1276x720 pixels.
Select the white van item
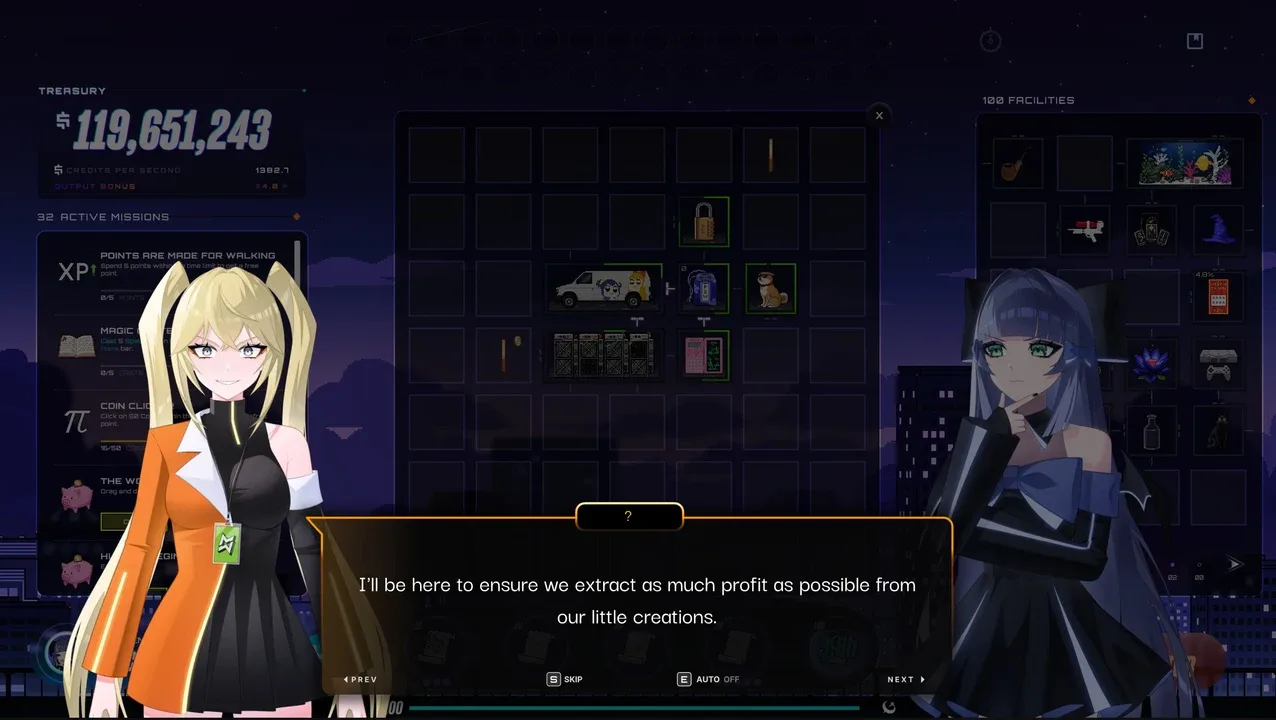click(x=602, y=288)
